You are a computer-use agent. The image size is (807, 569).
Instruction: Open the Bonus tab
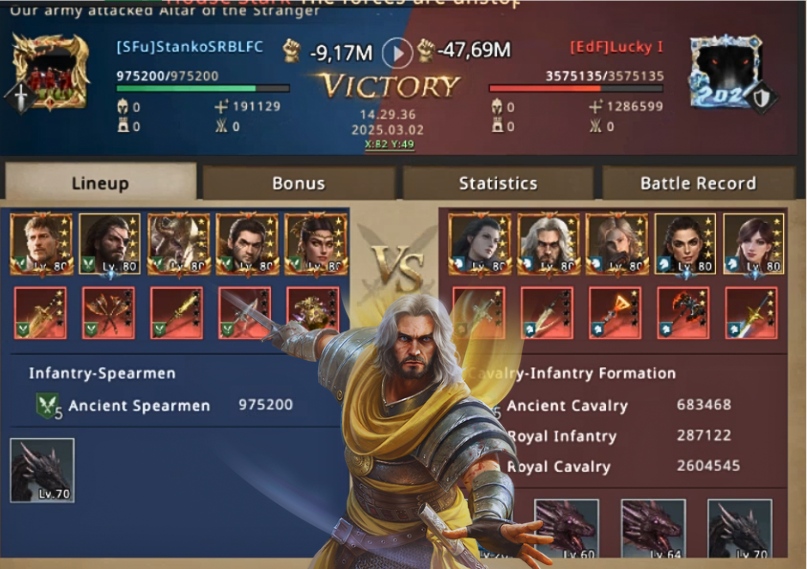coord(298,183)
